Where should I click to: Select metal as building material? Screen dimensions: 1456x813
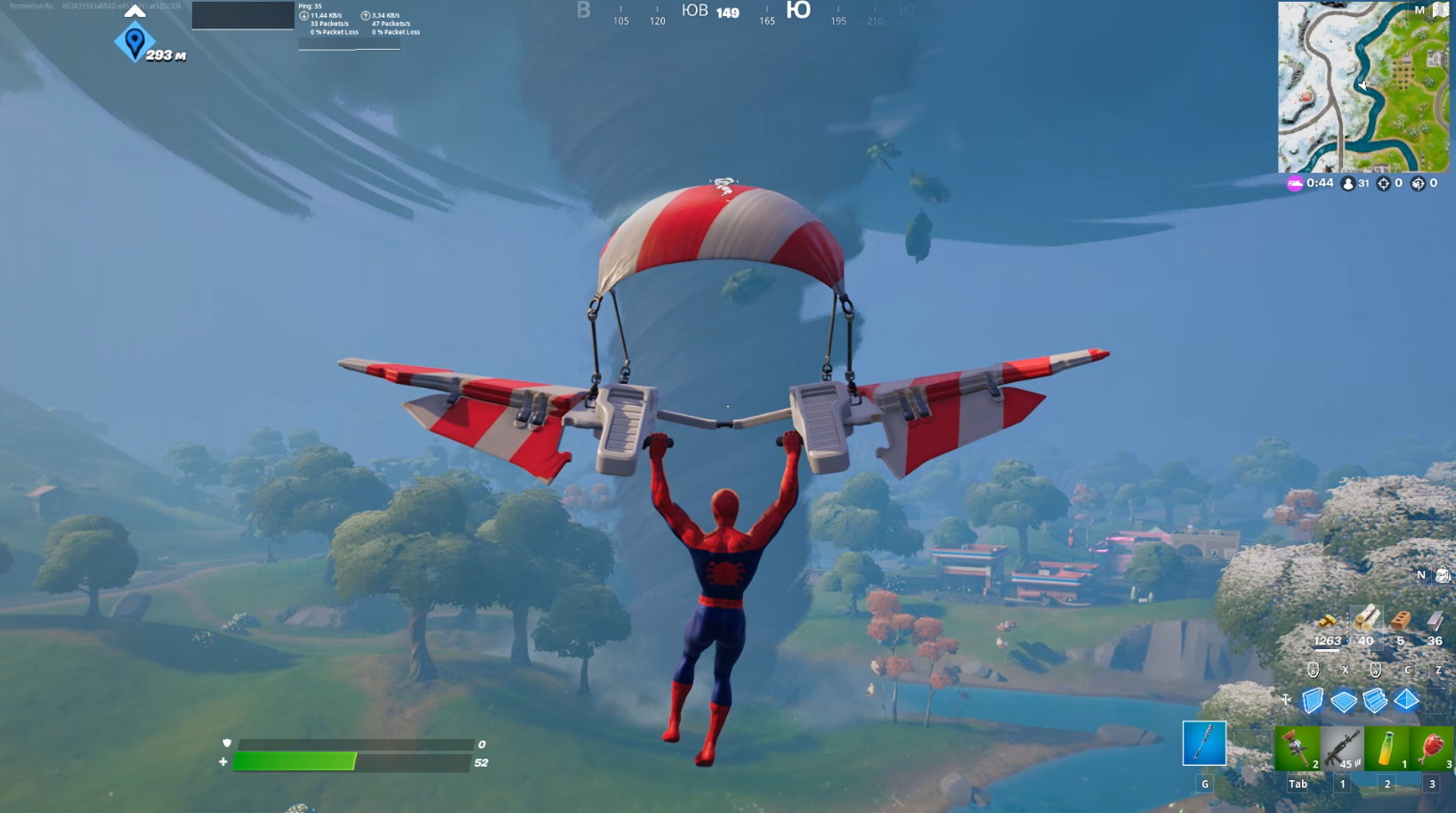1435,621
